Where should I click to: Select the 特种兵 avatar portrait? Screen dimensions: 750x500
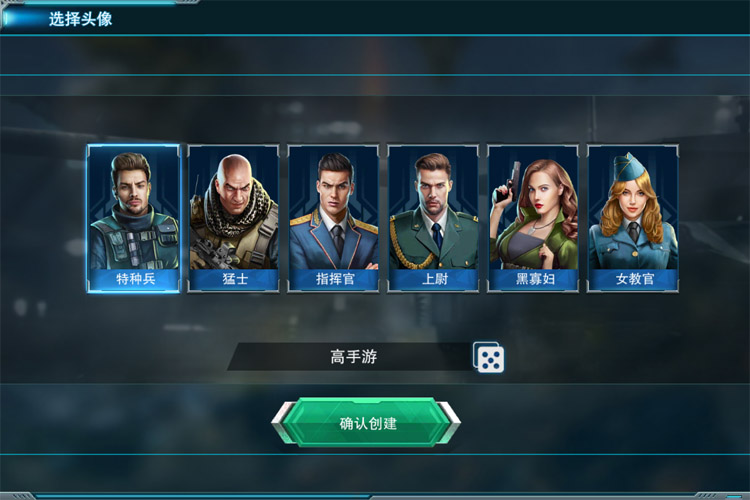(133, 217)
